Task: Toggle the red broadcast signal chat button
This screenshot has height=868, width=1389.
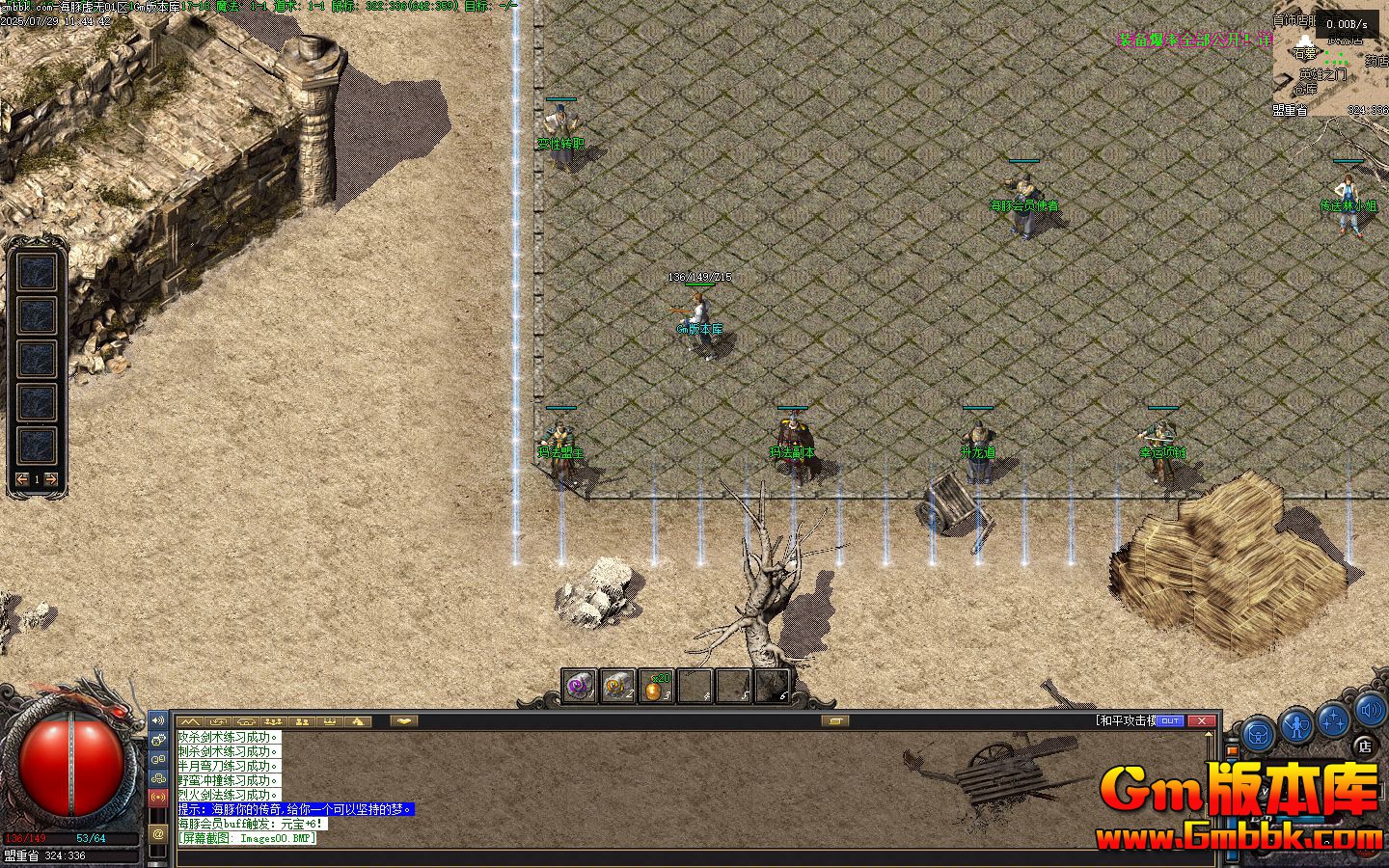Action: 158,798
